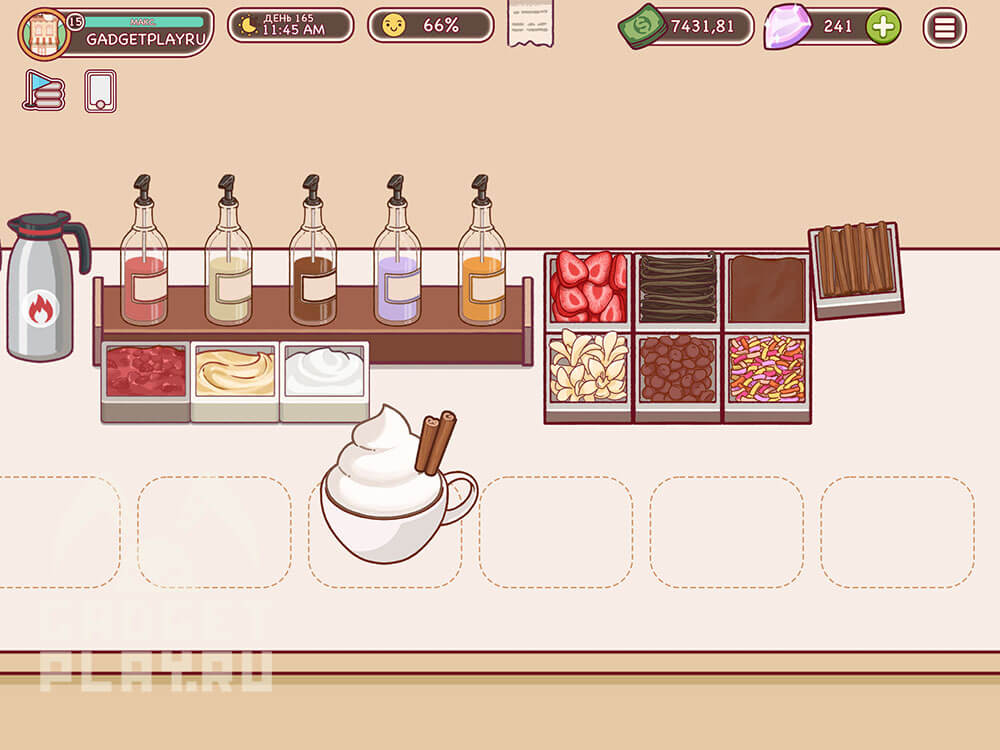
Task: Choose the whipped cream tub
Action: (x=324, y=375)
